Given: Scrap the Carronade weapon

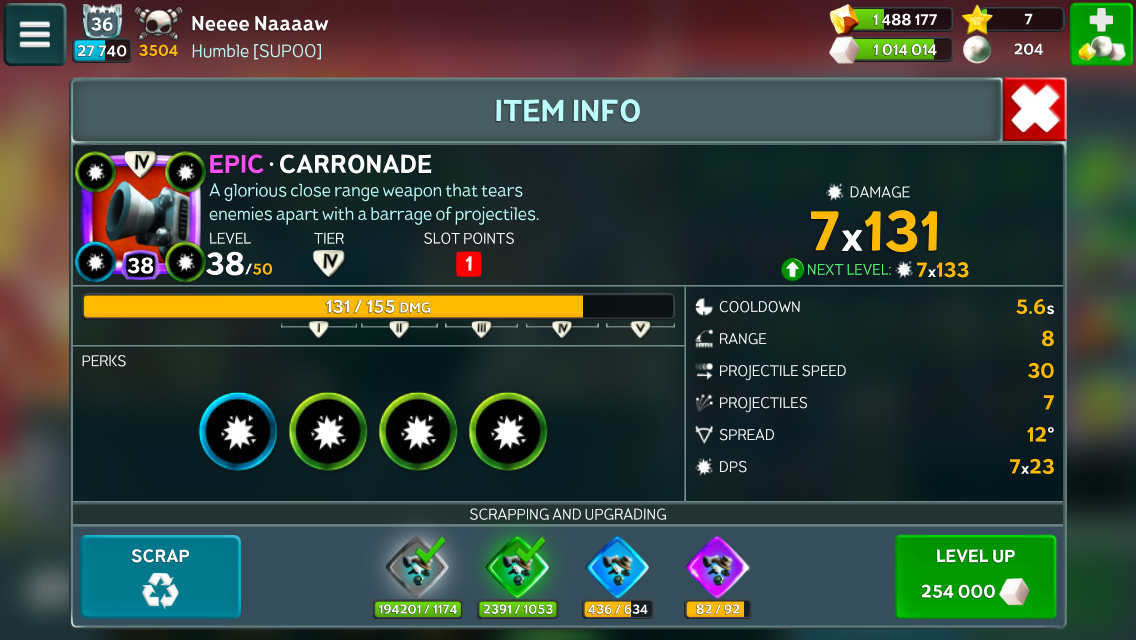Looking at the screenshot, I should pyautogui.click(x=160, y=576).
